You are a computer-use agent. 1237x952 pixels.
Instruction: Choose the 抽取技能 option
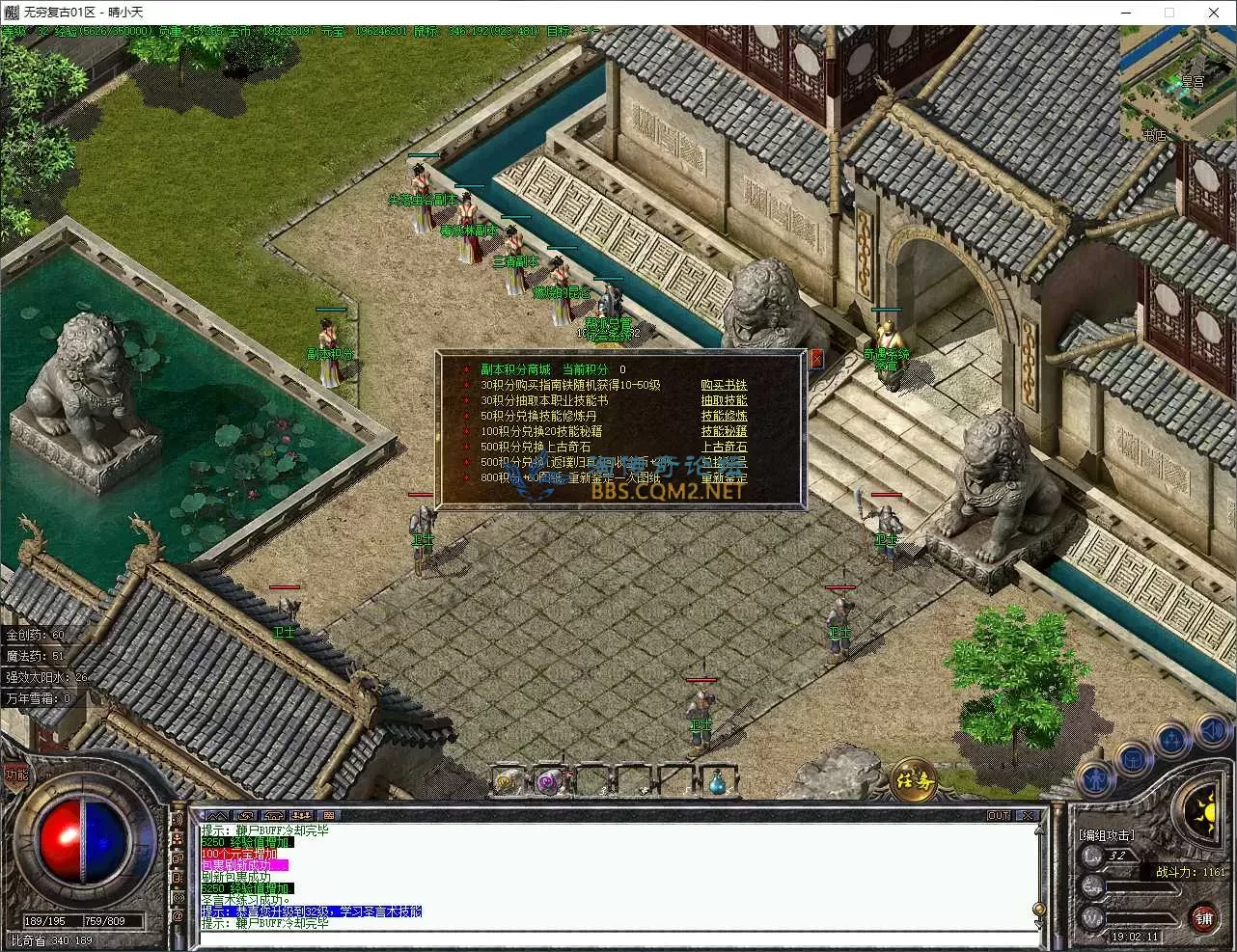pos(724,400)
